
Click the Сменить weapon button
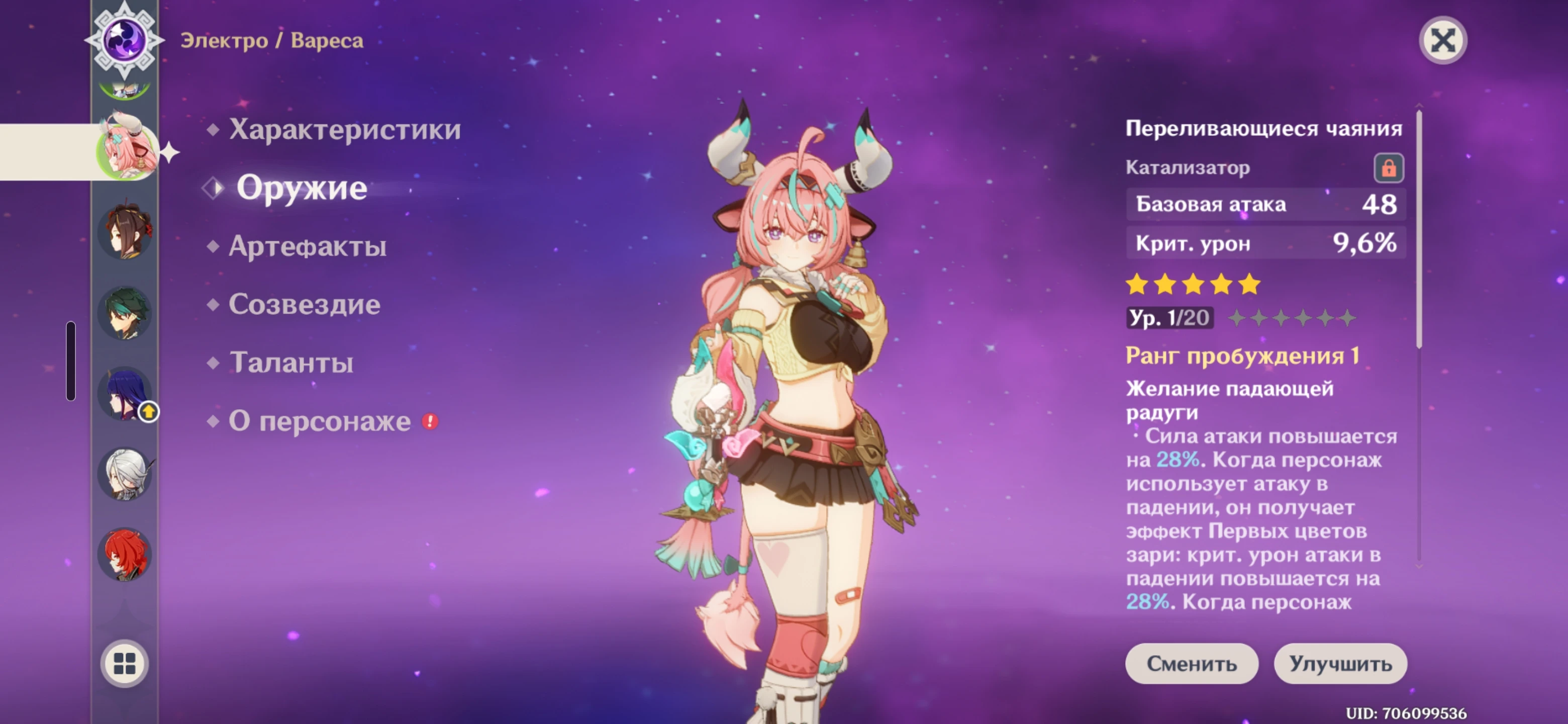[x=1191, y=663]
